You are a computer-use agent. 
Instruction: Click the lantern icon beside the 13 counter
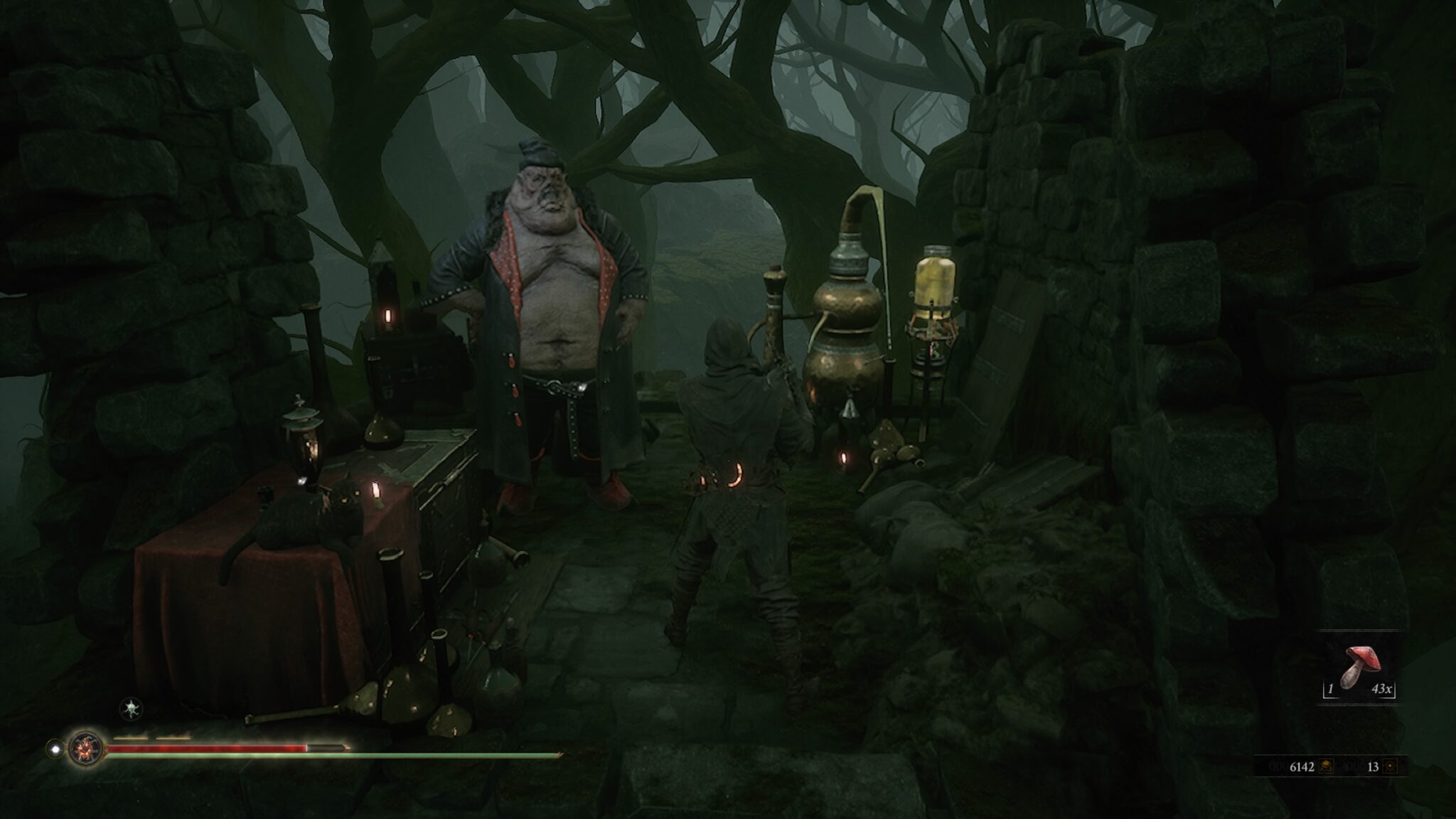click(1390, 766)
